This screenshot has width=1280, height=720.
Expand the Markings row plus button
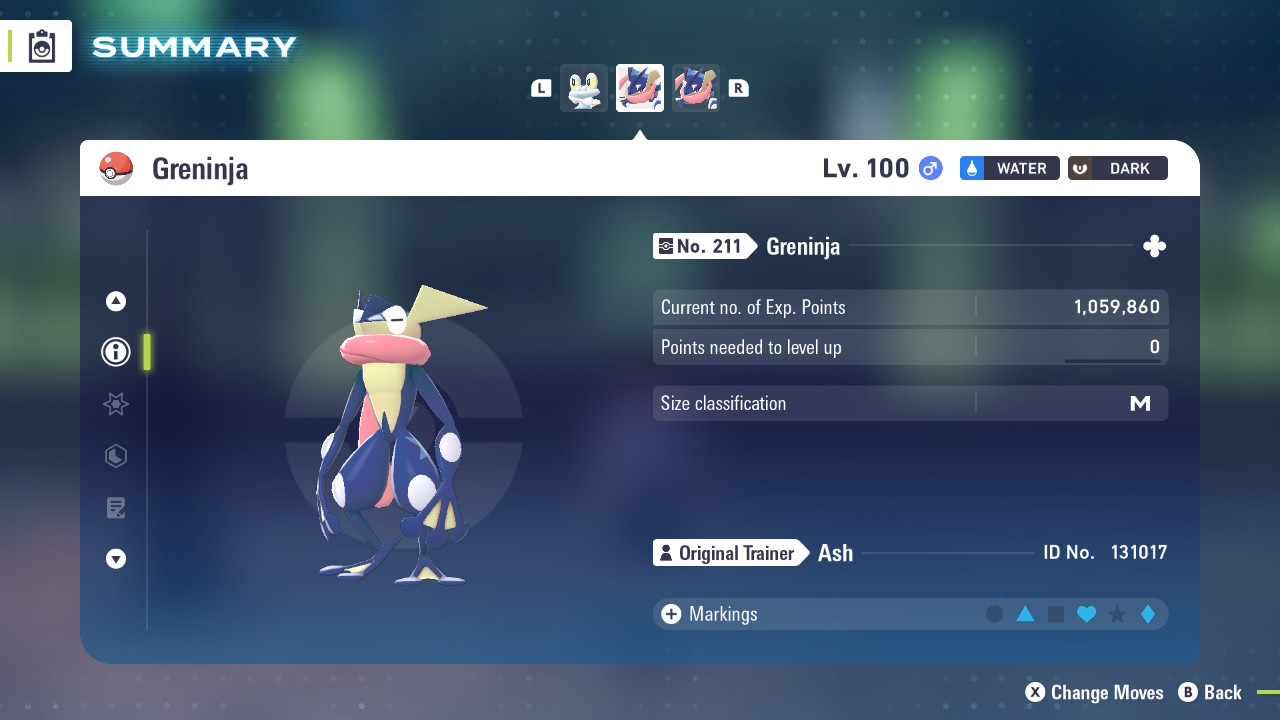coord(670,614)
